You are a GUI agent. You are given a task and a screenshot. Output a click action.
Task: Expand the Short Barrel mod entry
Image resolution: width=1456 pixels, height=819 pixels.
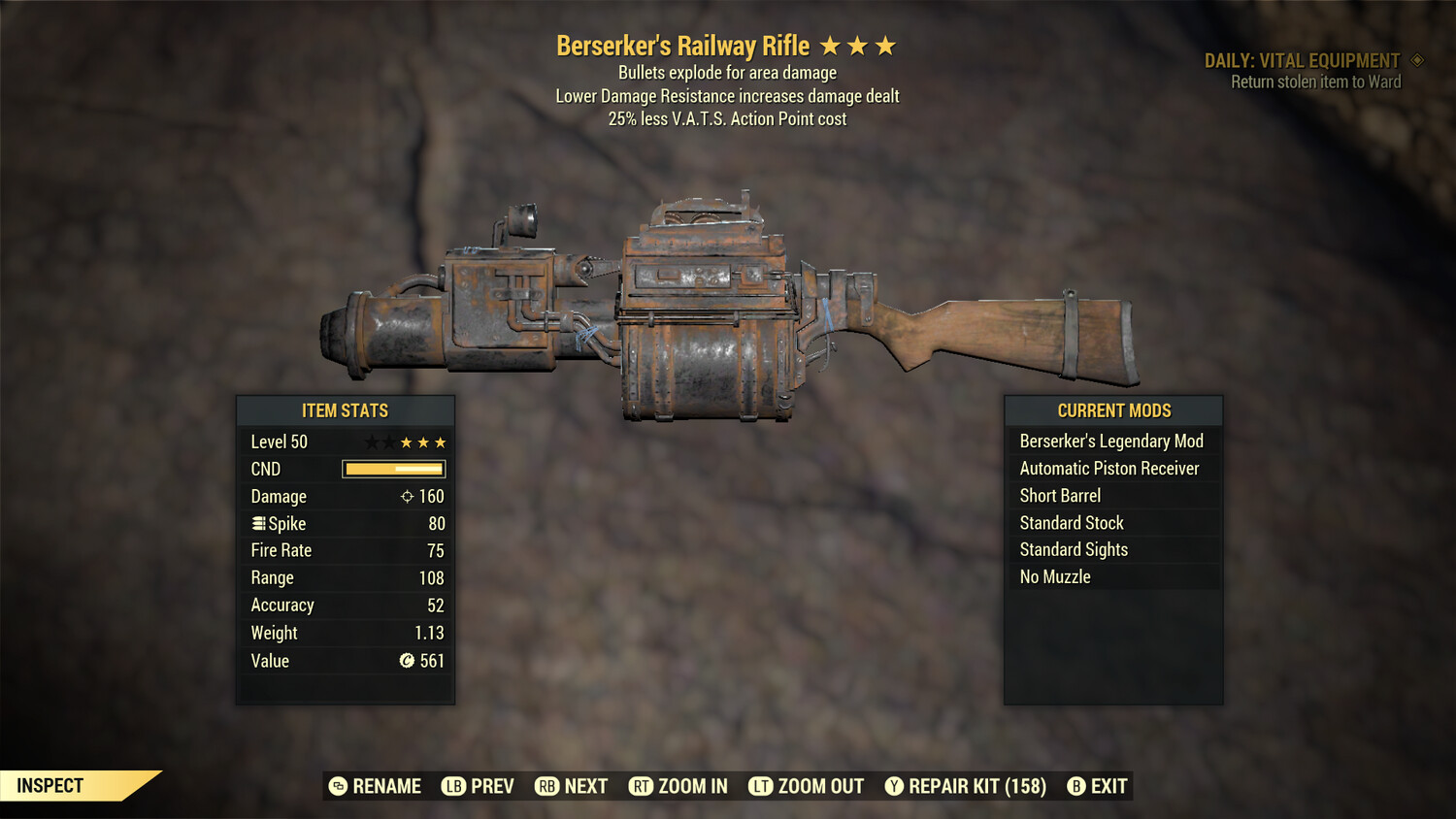pyautogui.click(x=1060, y=495)
